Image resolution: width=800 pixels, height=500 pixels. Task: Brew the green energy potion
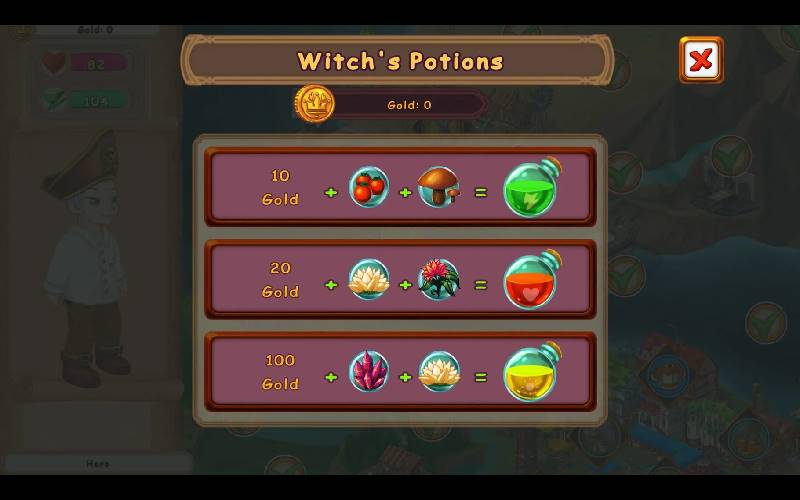point(530,187)
